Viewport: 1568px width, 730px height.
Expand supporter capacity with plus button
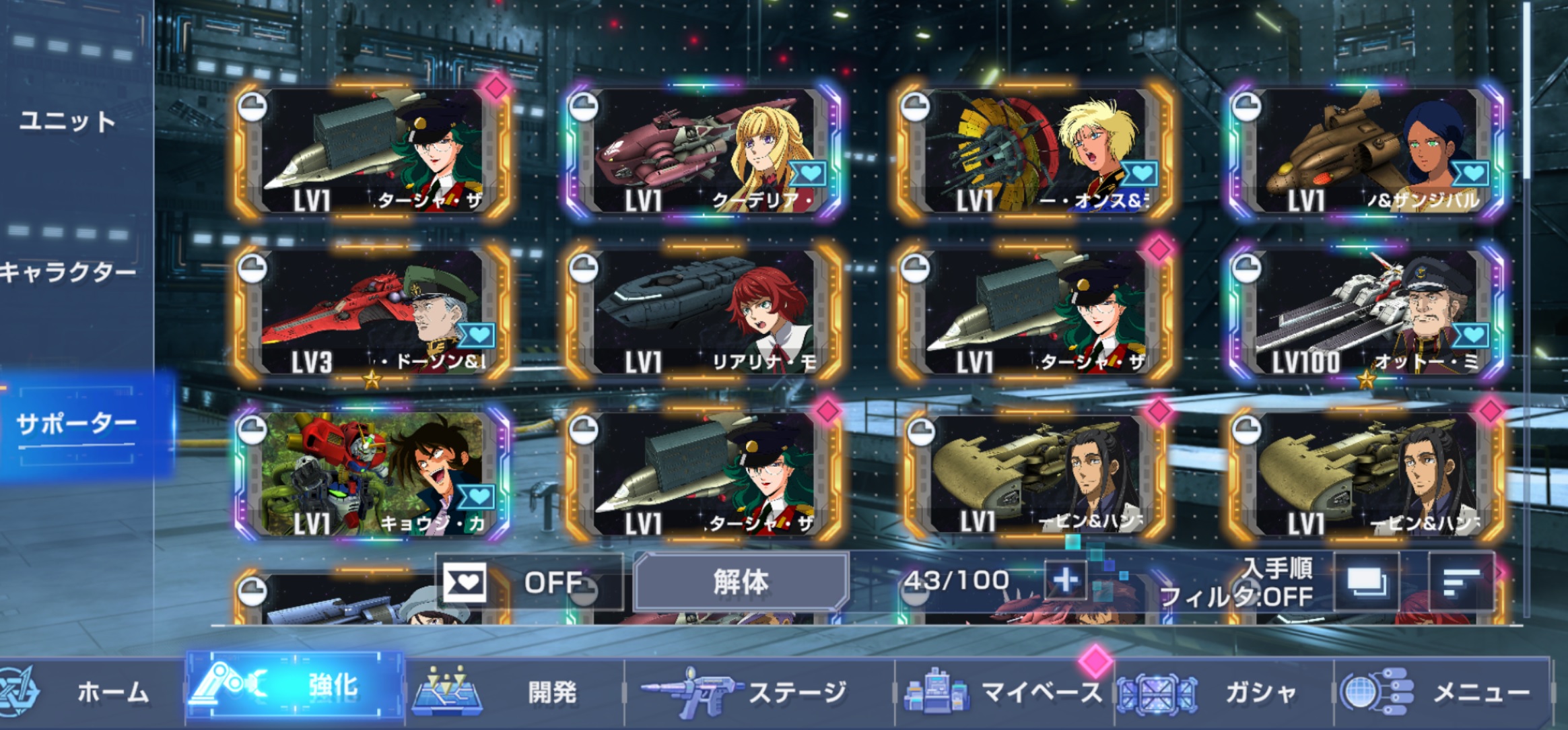click(1064, 580)
